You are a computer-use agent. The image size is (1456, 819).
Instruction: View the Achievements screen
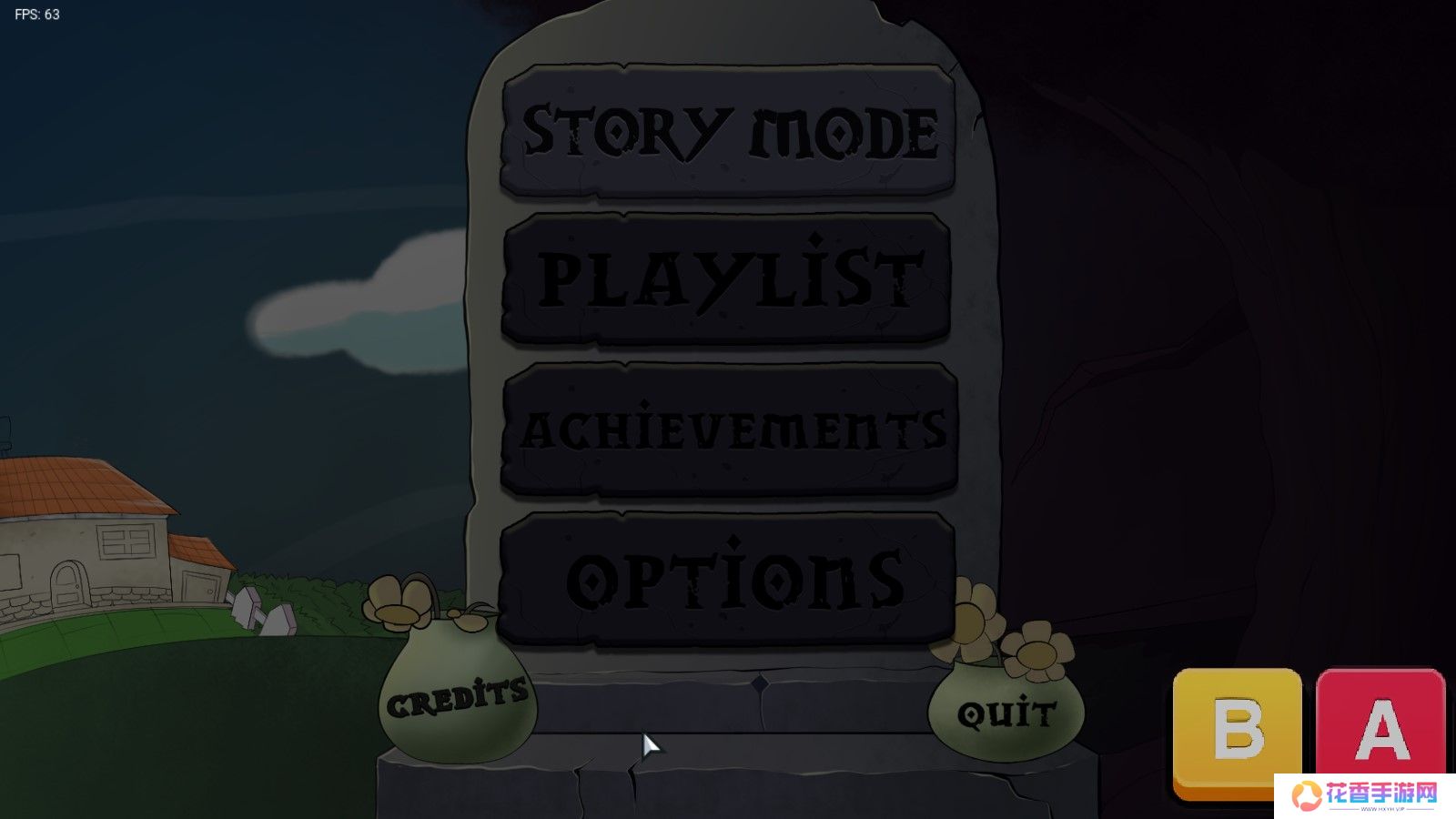click(729, 429)
